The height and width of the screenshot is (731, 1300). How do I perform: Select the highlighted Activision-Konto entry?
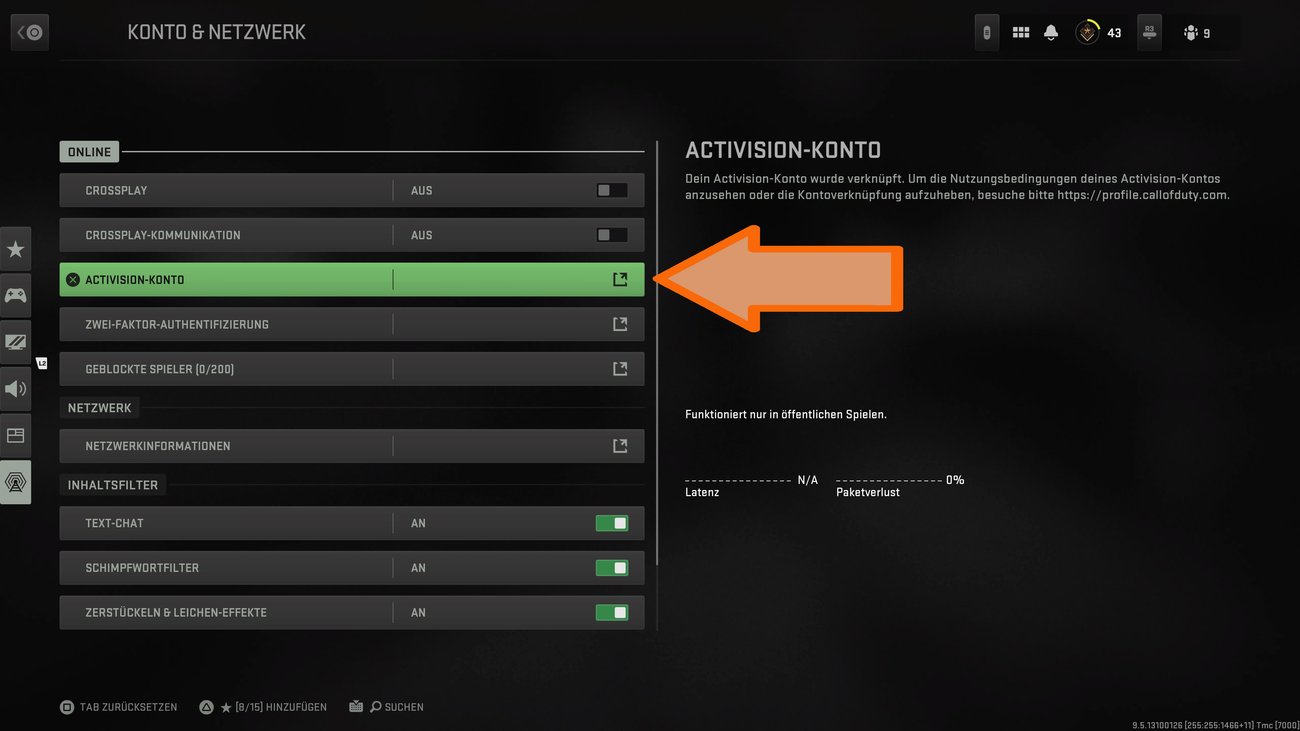click(x=350, y=279)
